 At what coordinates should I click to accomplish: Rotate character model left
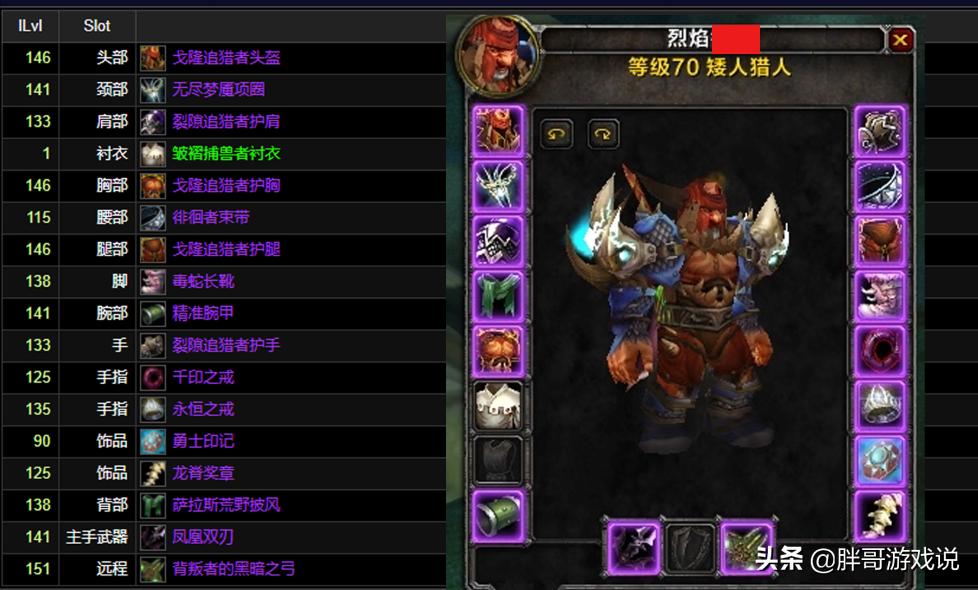point(556,134)
